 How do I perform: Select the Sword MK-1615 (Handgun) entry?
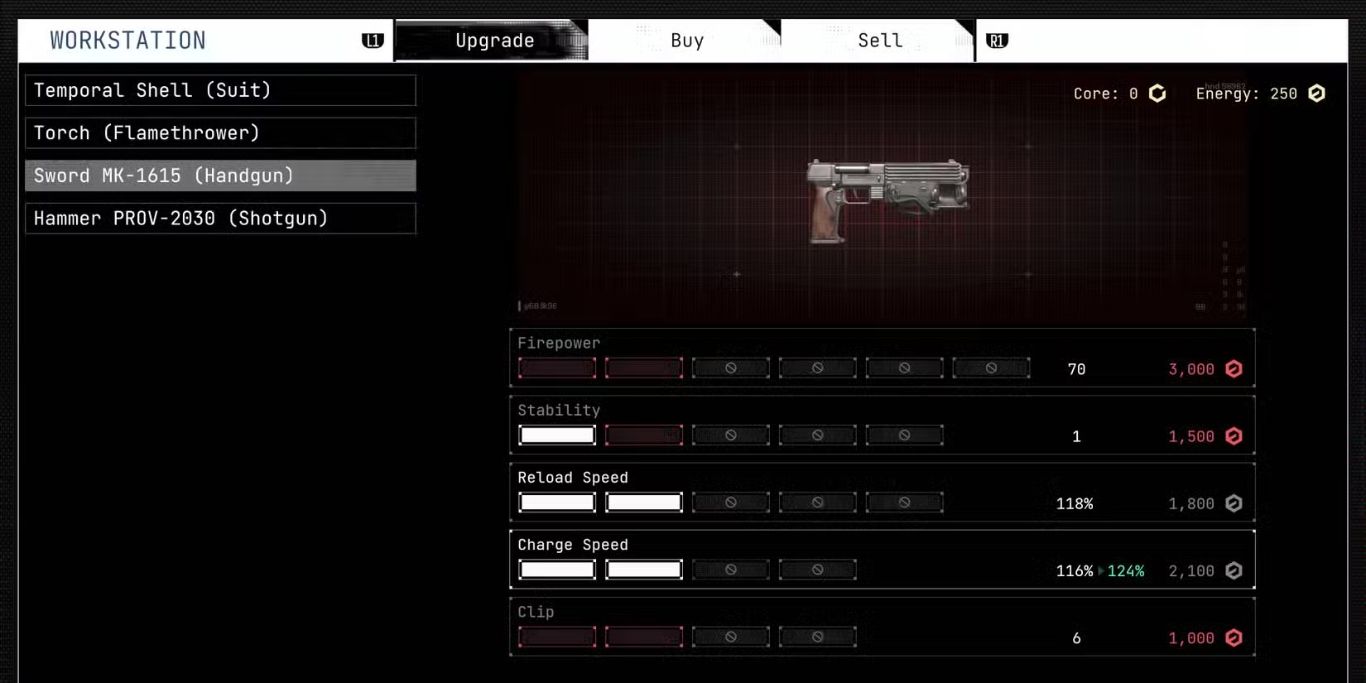[x=220, y=176]
